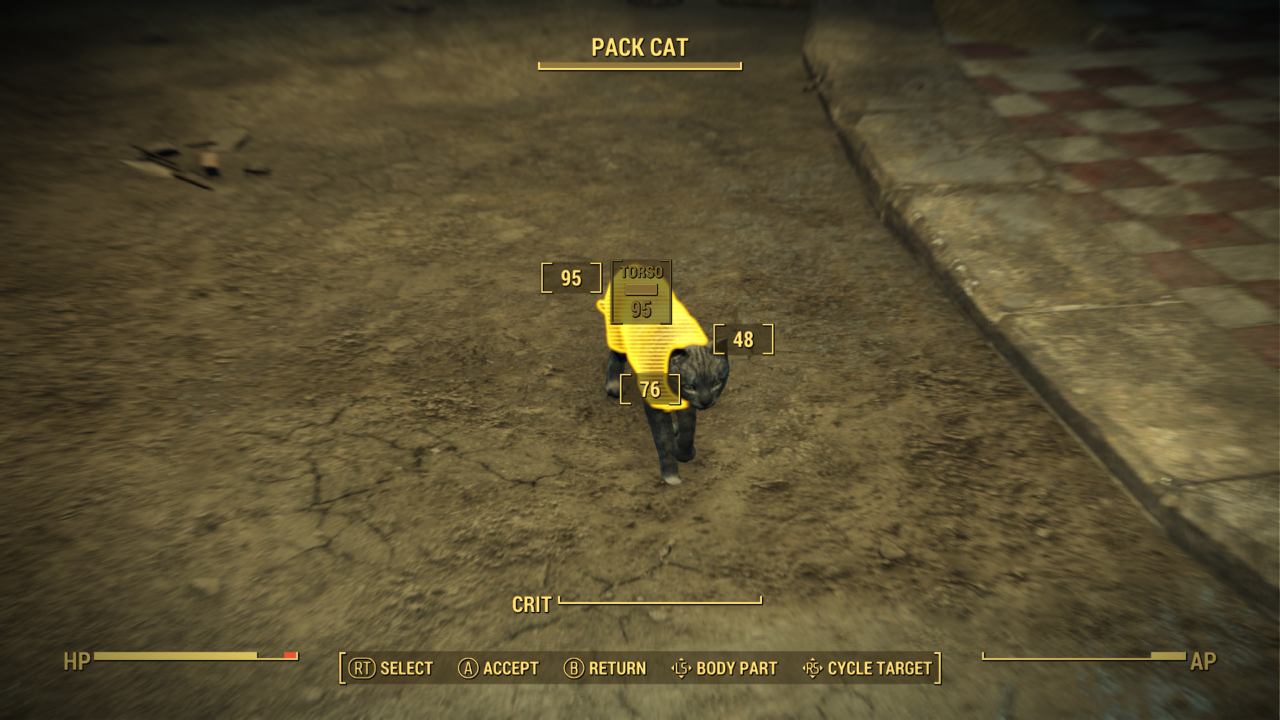Choose the body part with 76 hit chance

(x=650, y=389)
